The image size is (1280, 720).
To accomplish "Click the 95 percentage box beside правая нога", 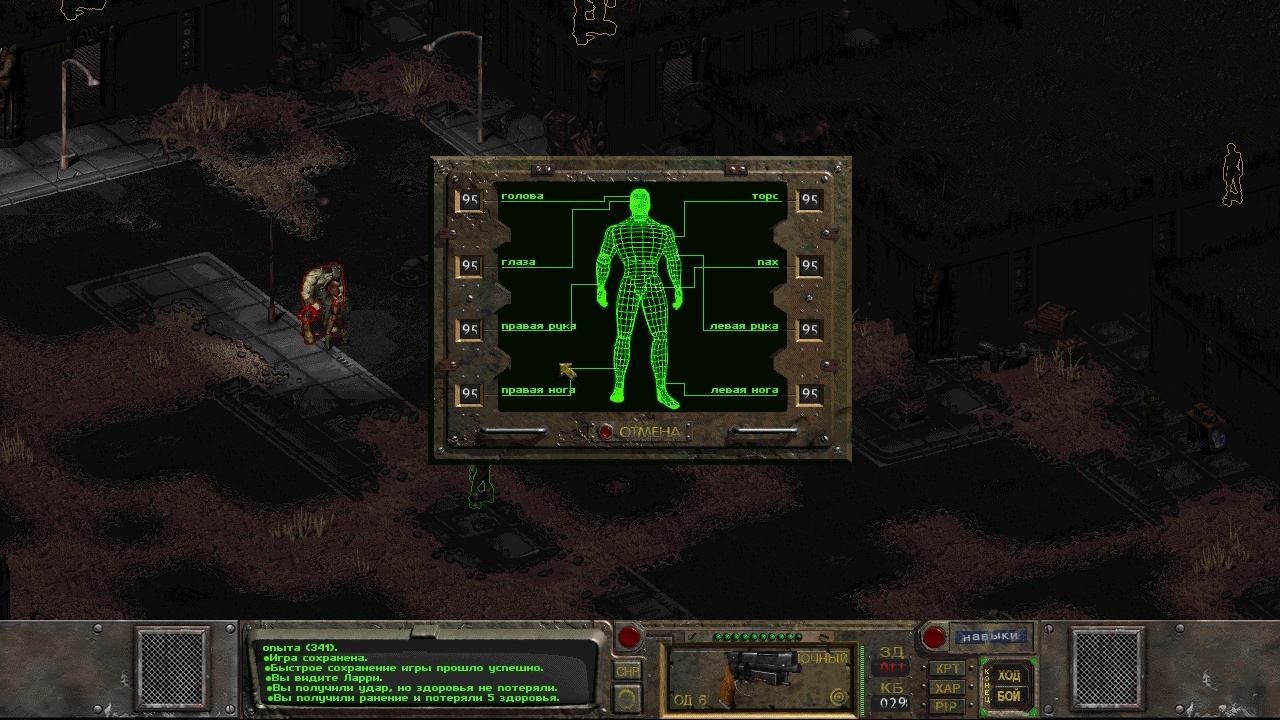I will tap(468, 393).
